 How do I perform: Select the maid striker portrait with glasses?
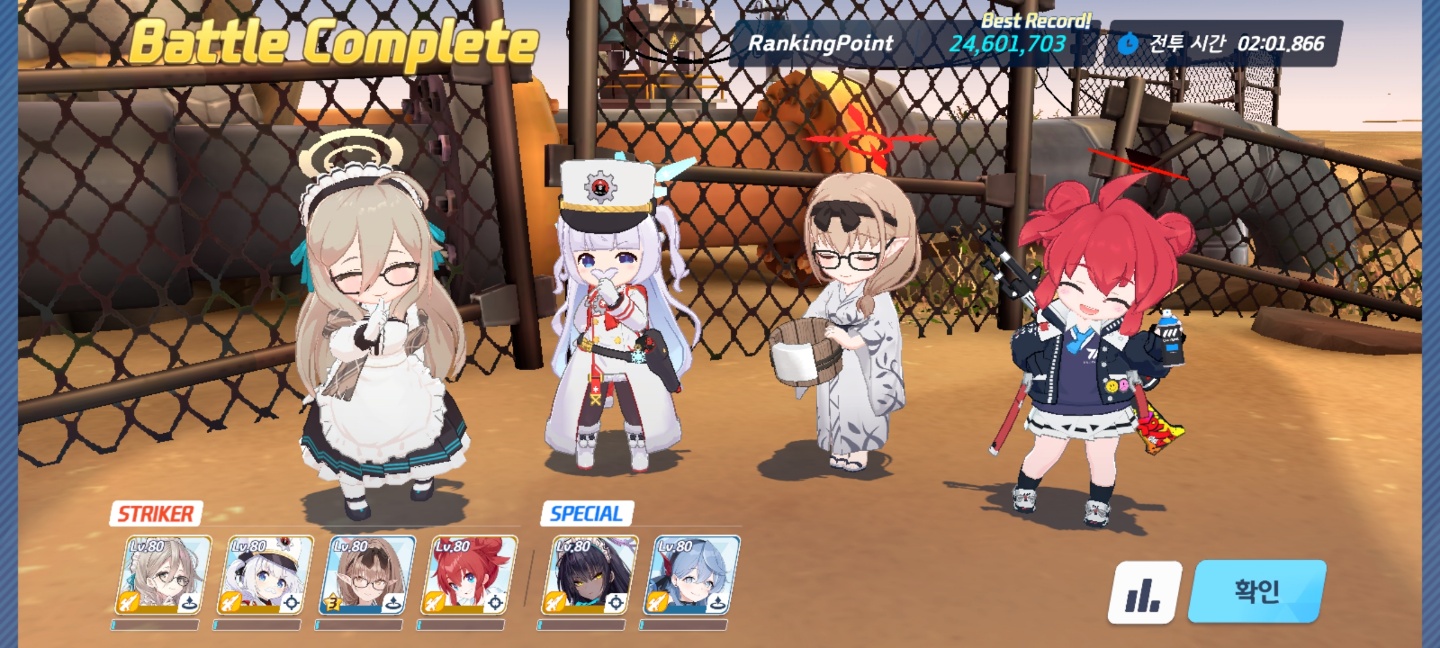[x=164, y=576]
